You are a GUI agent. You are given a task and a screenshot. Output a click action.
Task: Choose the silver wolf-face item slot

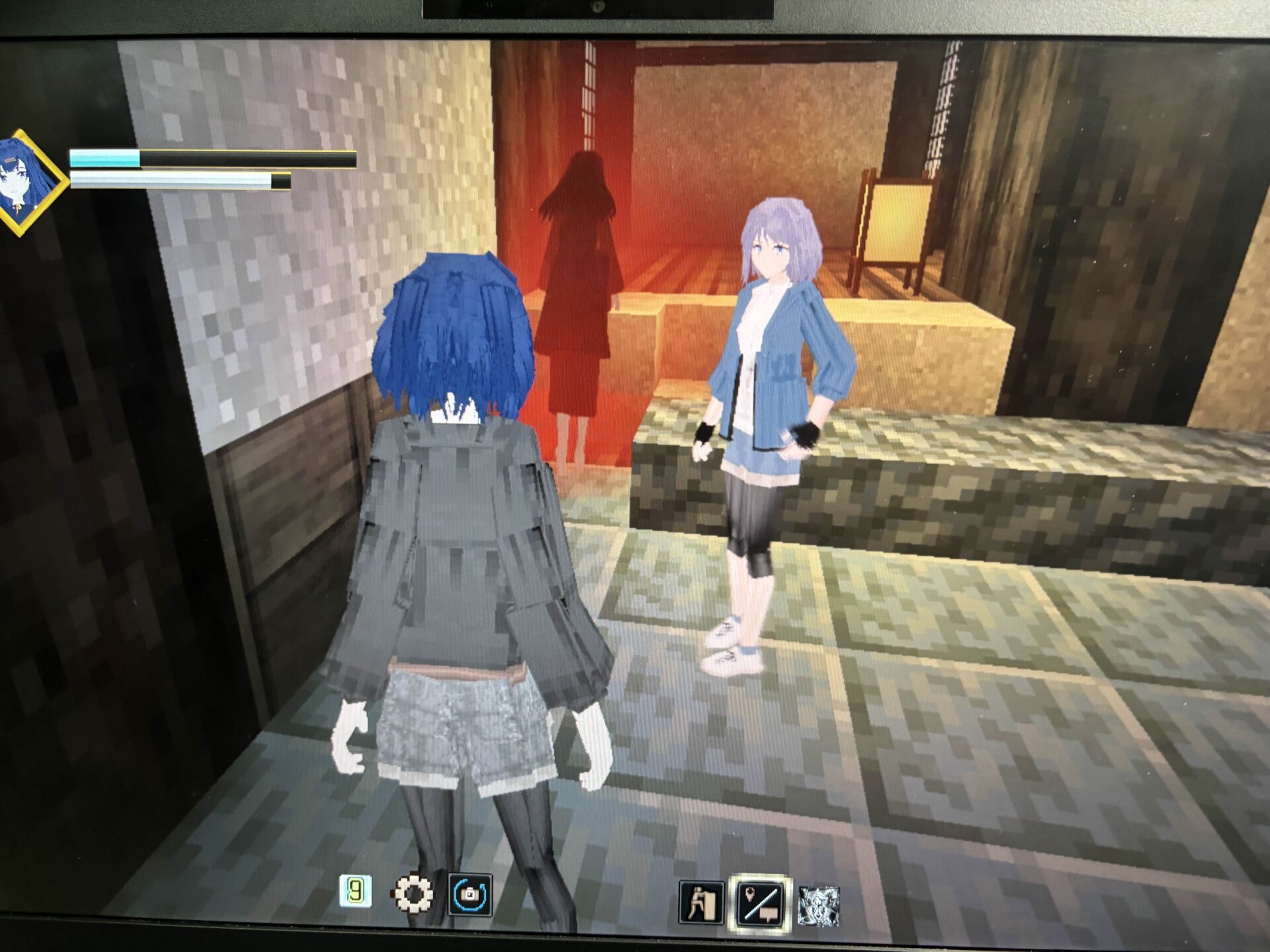pyautogui.click(x=819, y=905)
